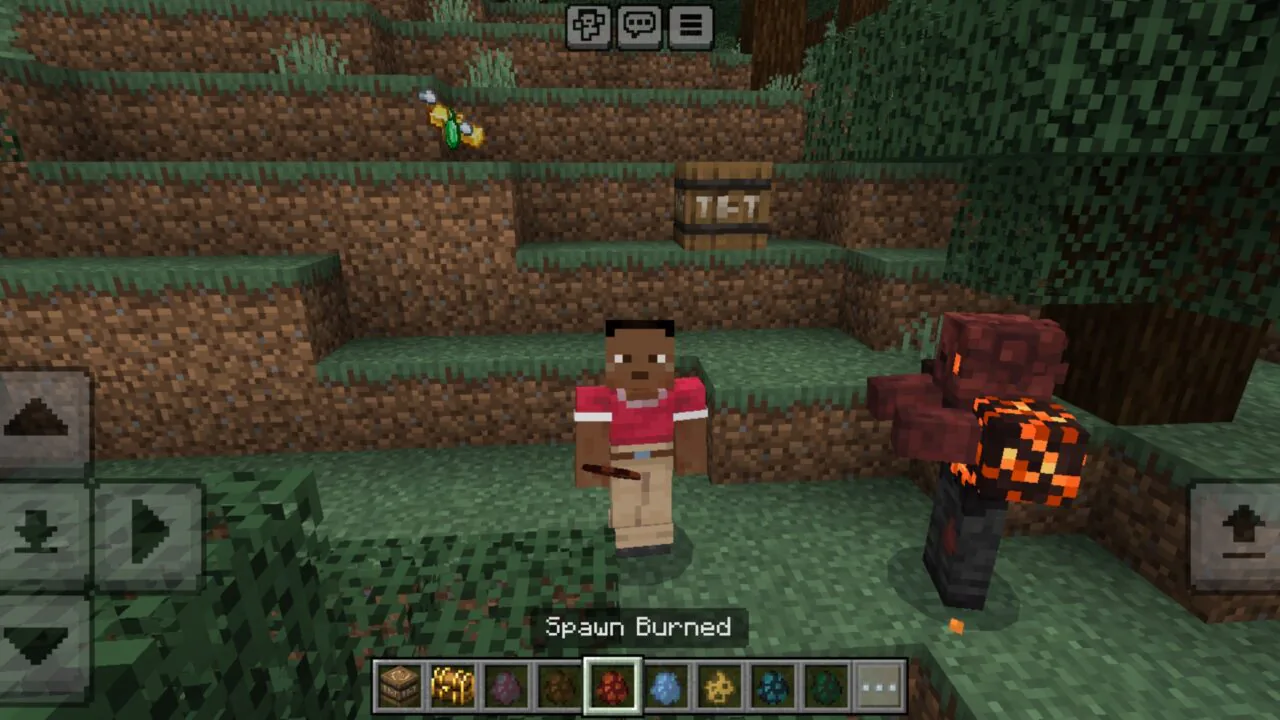This screenshot has width=1280, height=720.
Task: Select the brown spawn egg slot
Action: (559, 686)
